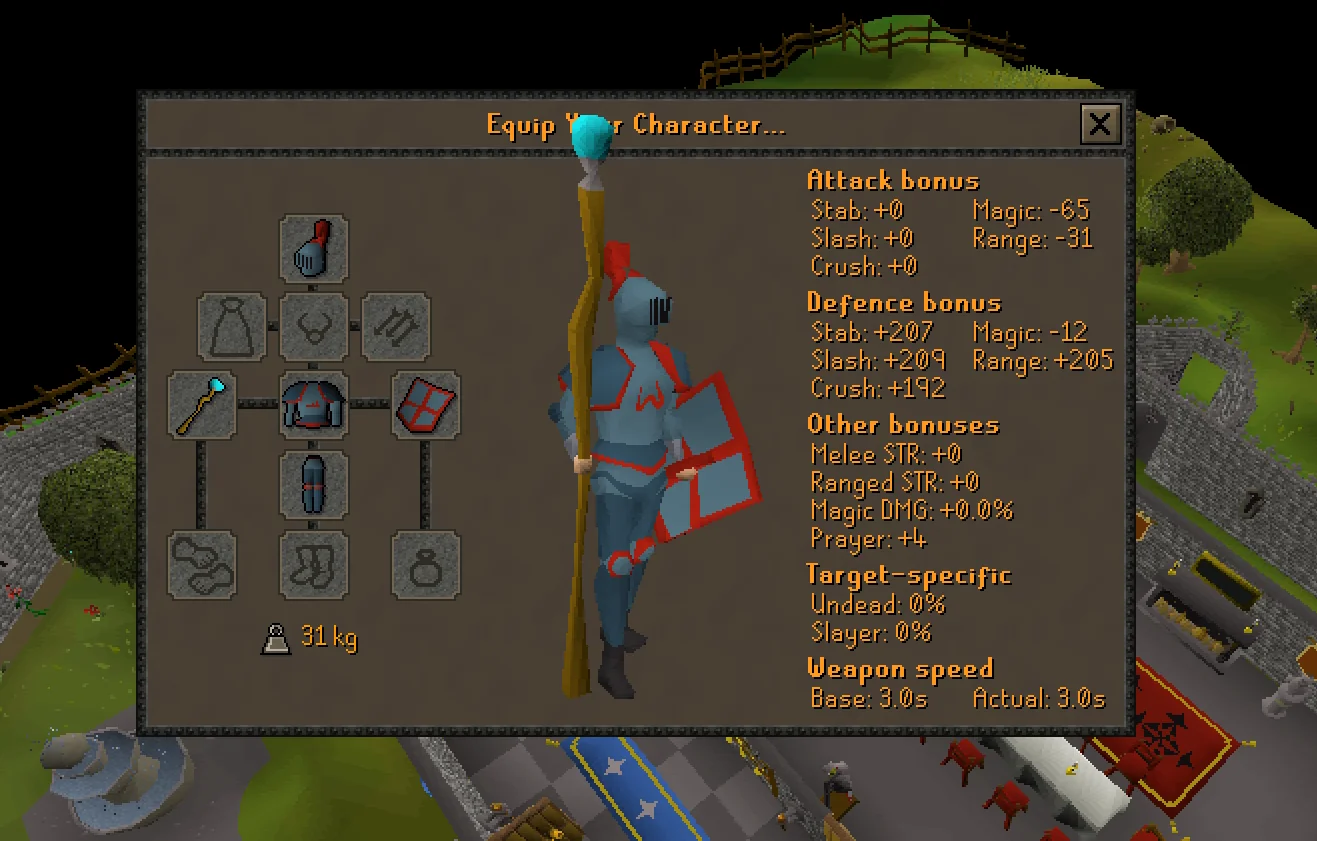The width and height of the screenshot is (1317, 841).
Task: Select the staff of water weapon slot
Action: 201,405
